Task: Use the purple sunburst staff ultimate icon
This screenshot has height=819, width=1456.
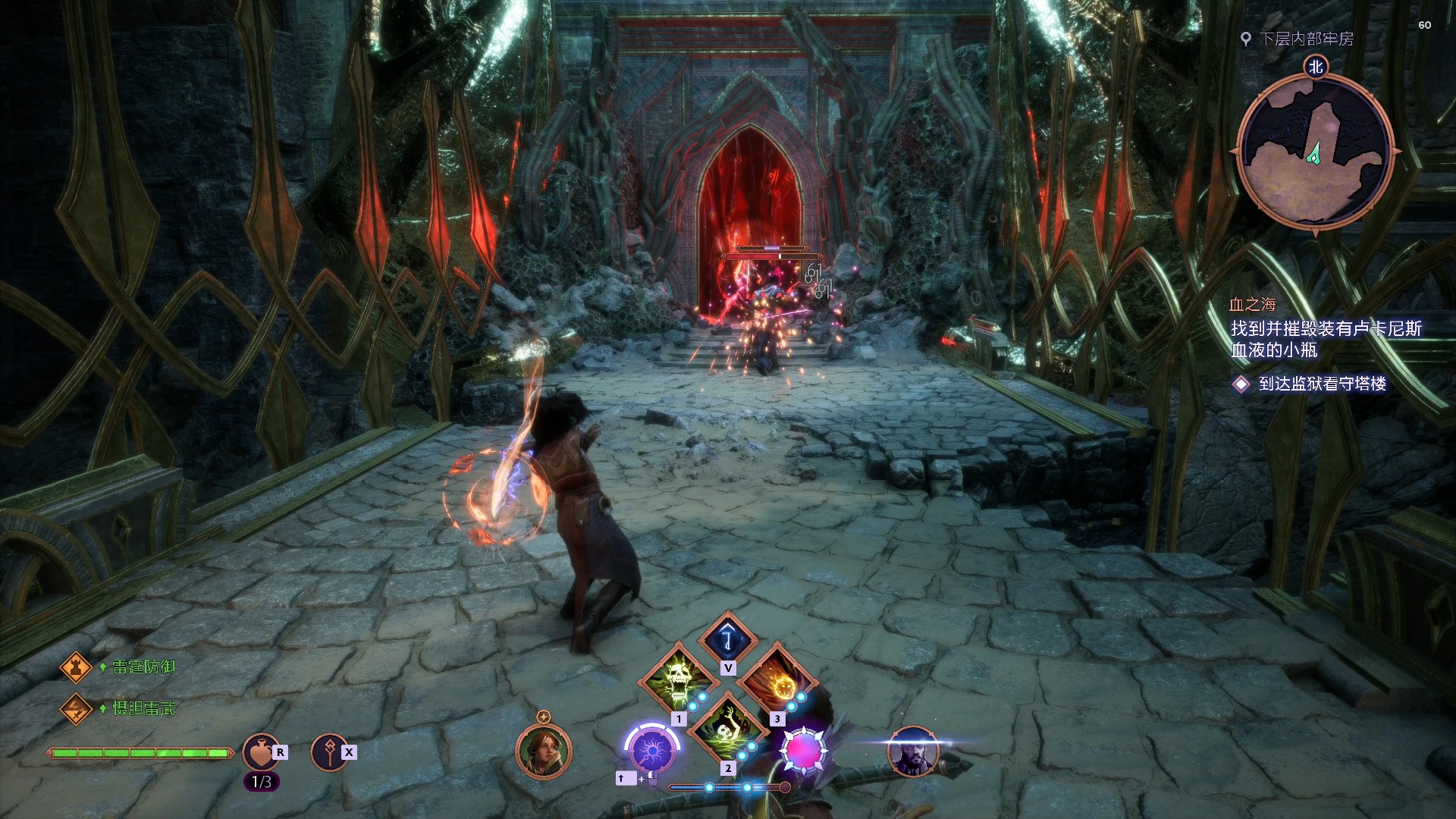Action: 652,749
